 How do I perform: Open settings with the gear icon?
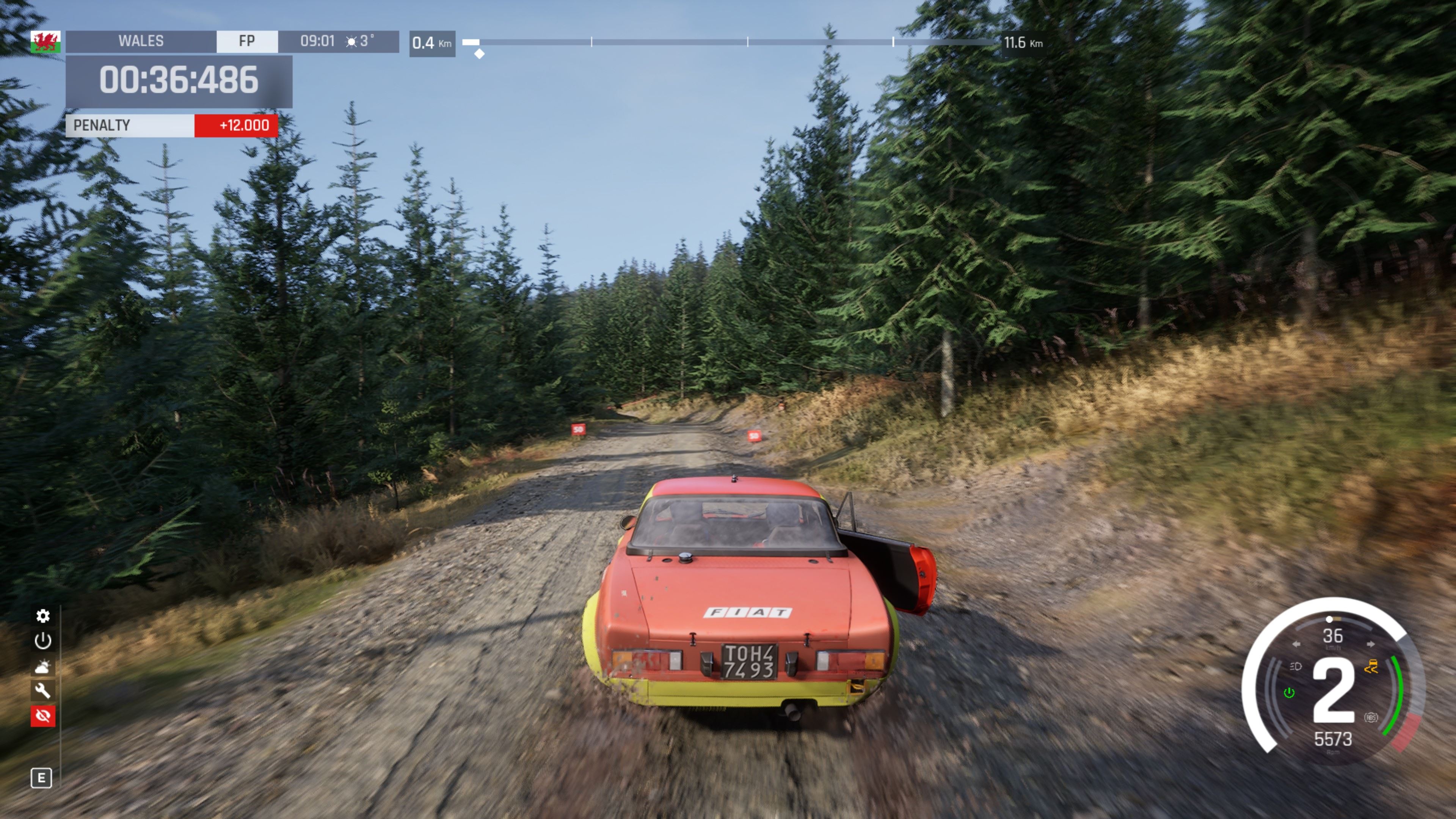coord(43,615)
